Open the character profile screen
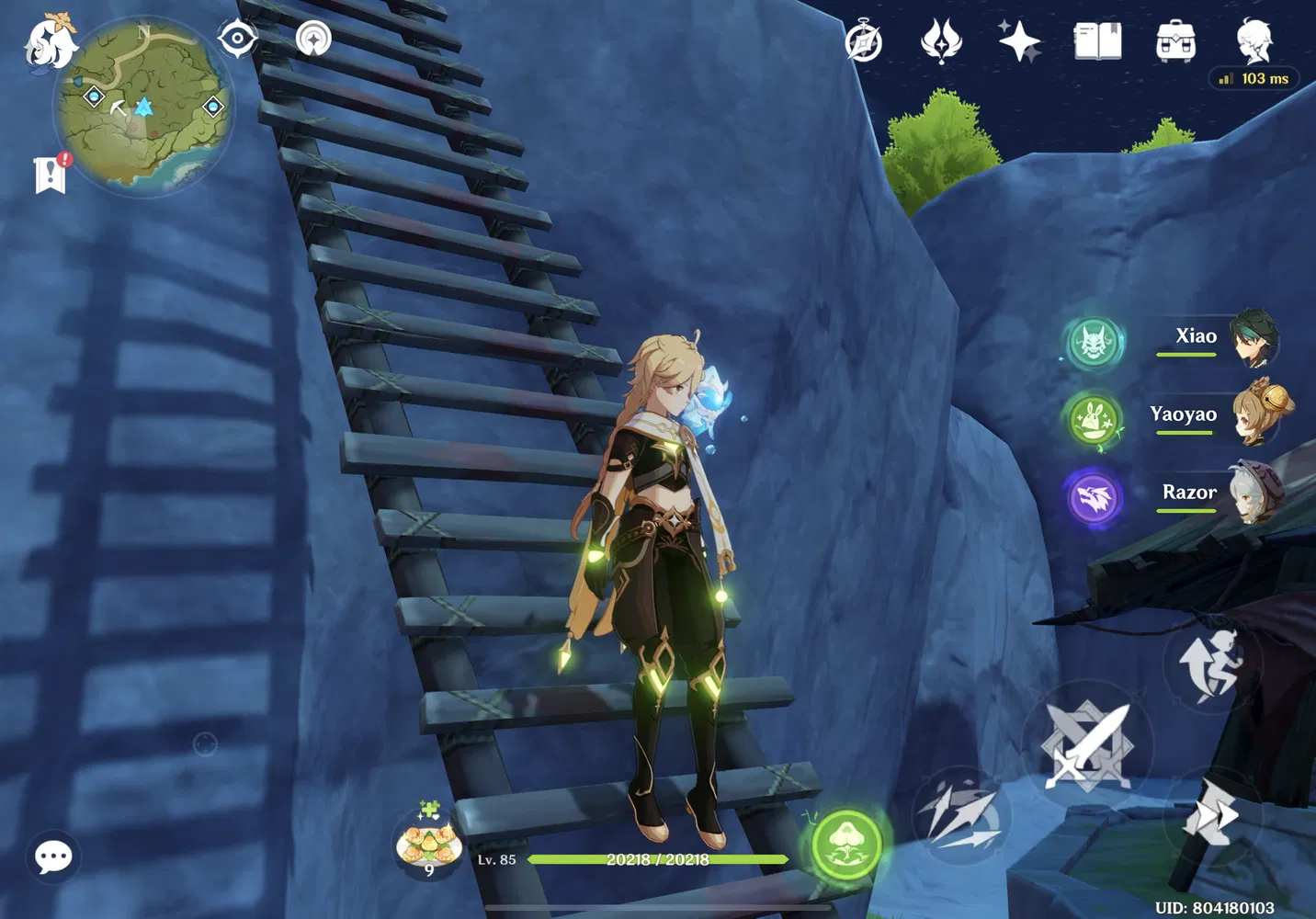The image size is (1316, 919). coord(1256,39)
